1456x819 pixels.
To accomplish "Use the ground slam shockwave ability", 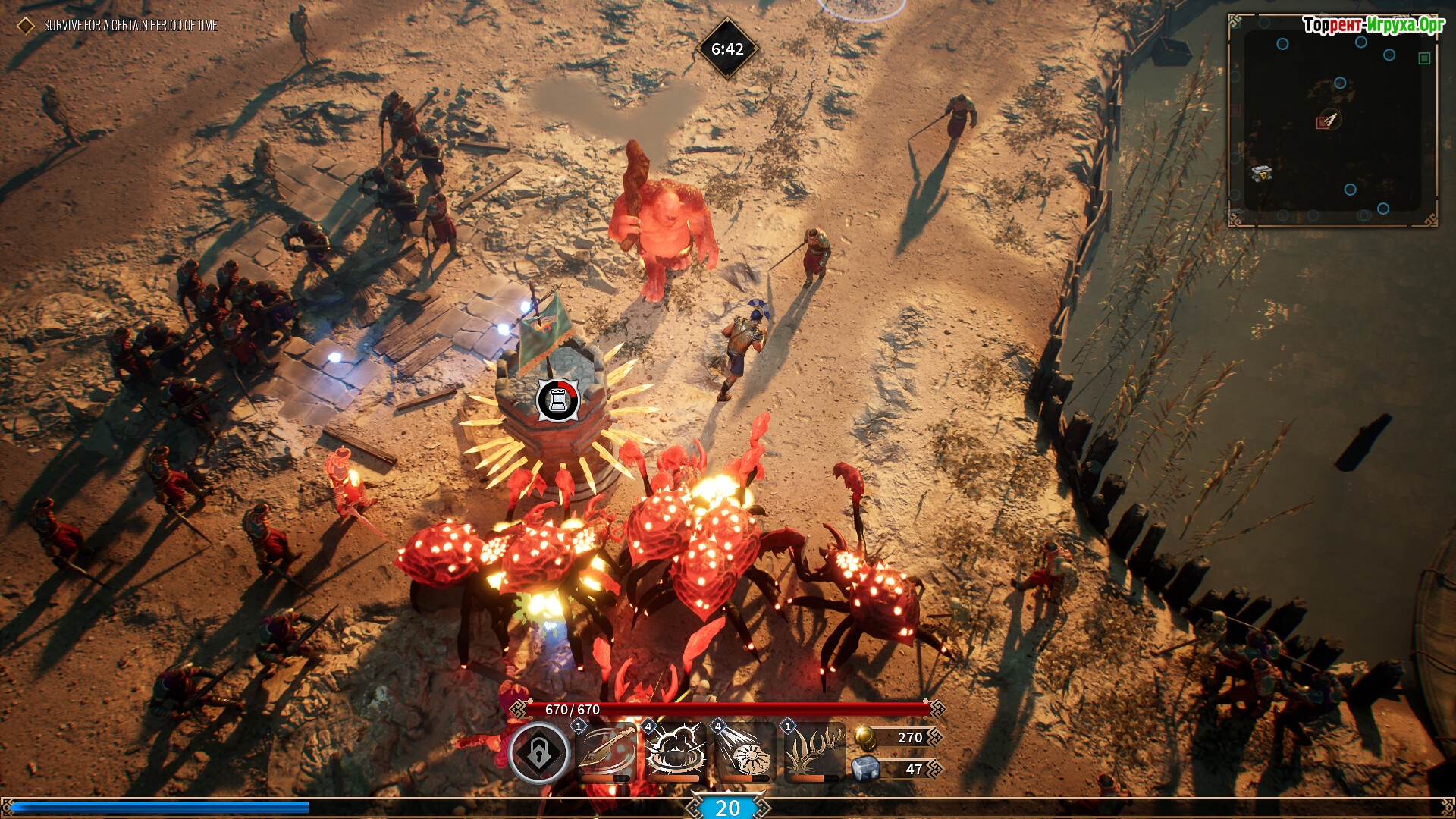I will tap(675, 751).
